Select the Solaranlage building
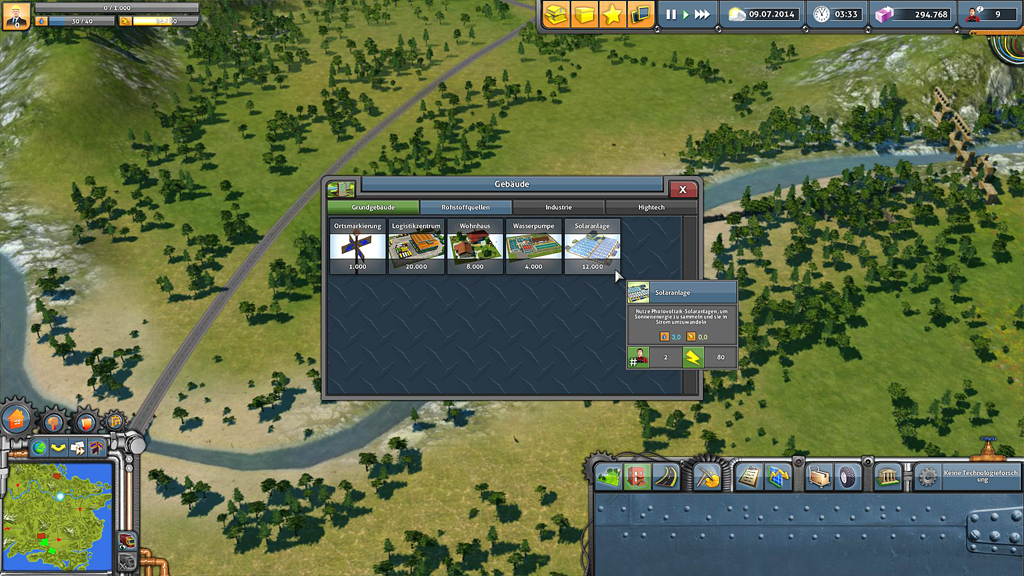 (x=592, y=247)
